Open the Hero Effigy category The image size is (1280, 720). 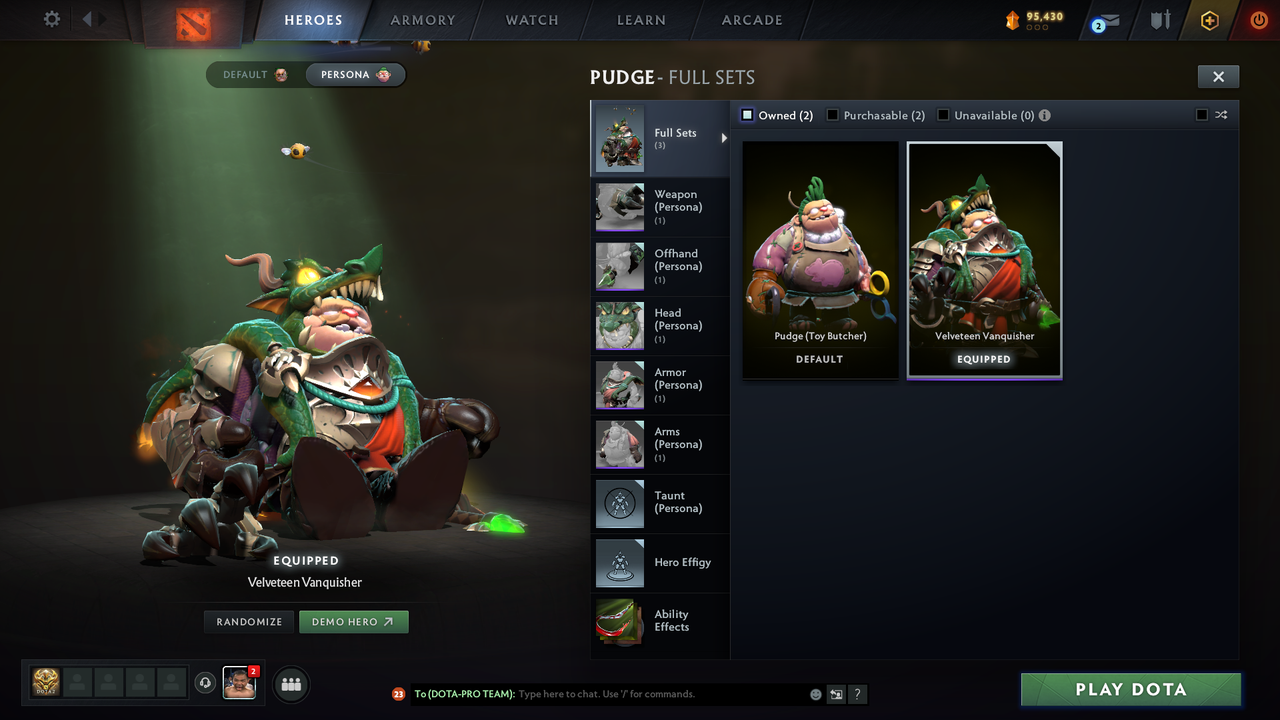(619, 563)
